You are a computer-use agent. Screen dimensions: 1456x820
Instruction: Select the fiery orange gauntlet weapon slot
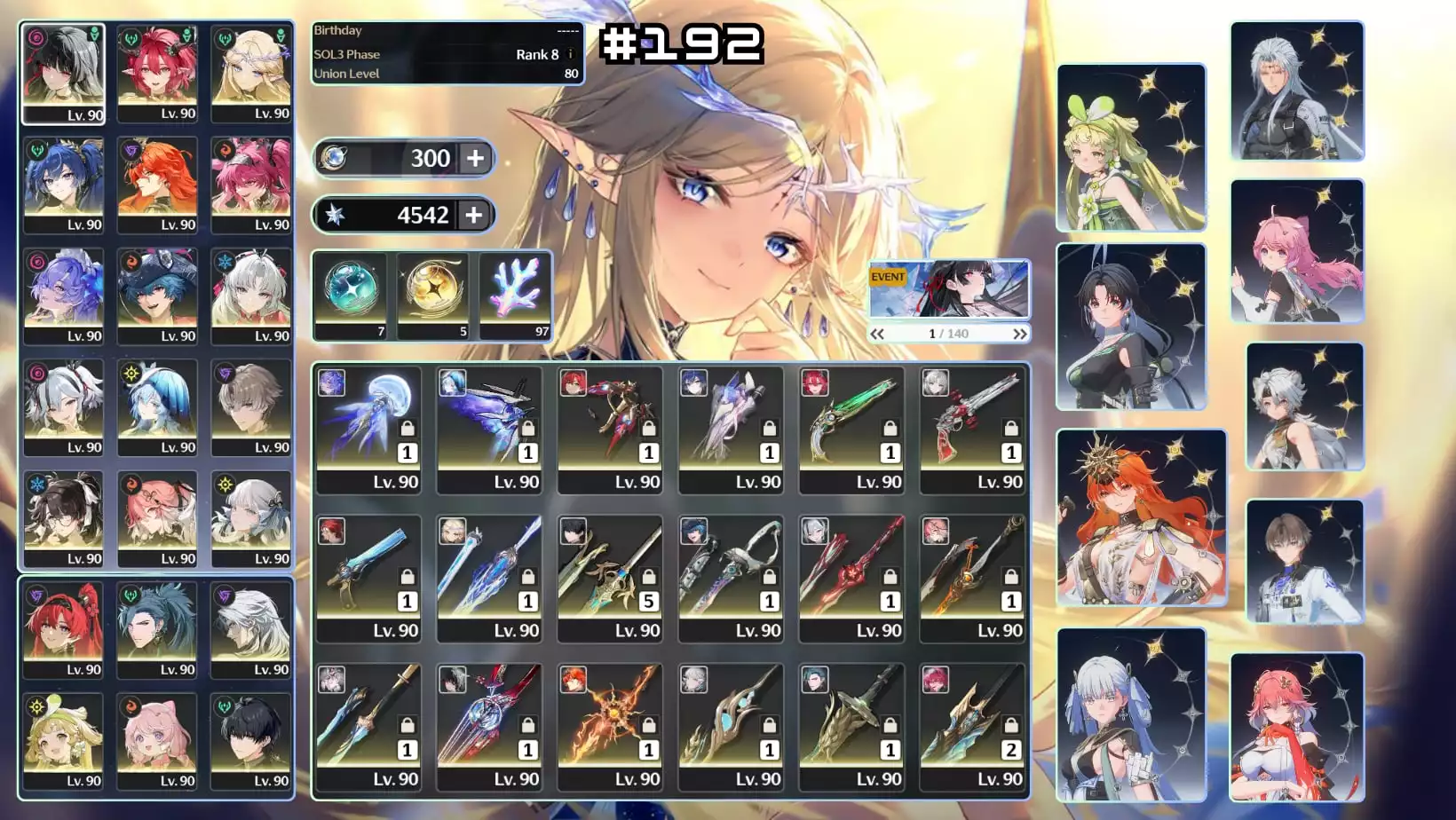tap(611, 726)
